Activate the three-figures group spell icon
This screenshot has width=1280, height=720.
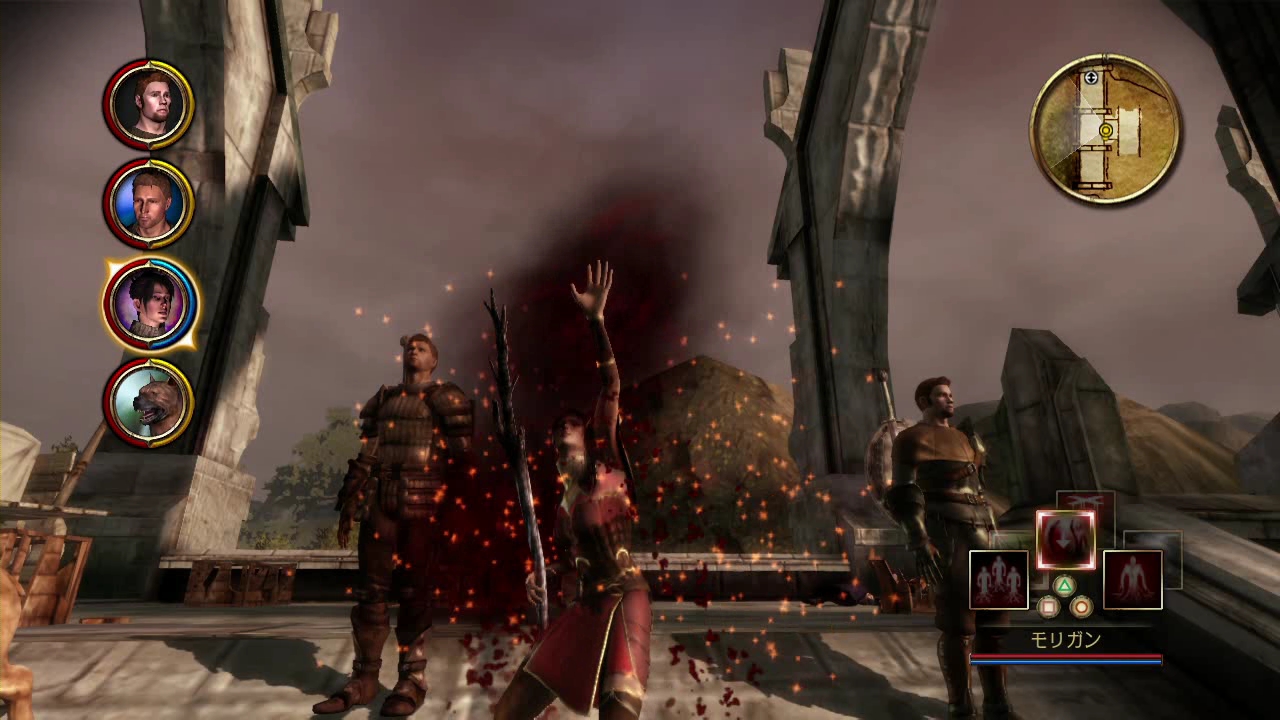pos(998,580)
